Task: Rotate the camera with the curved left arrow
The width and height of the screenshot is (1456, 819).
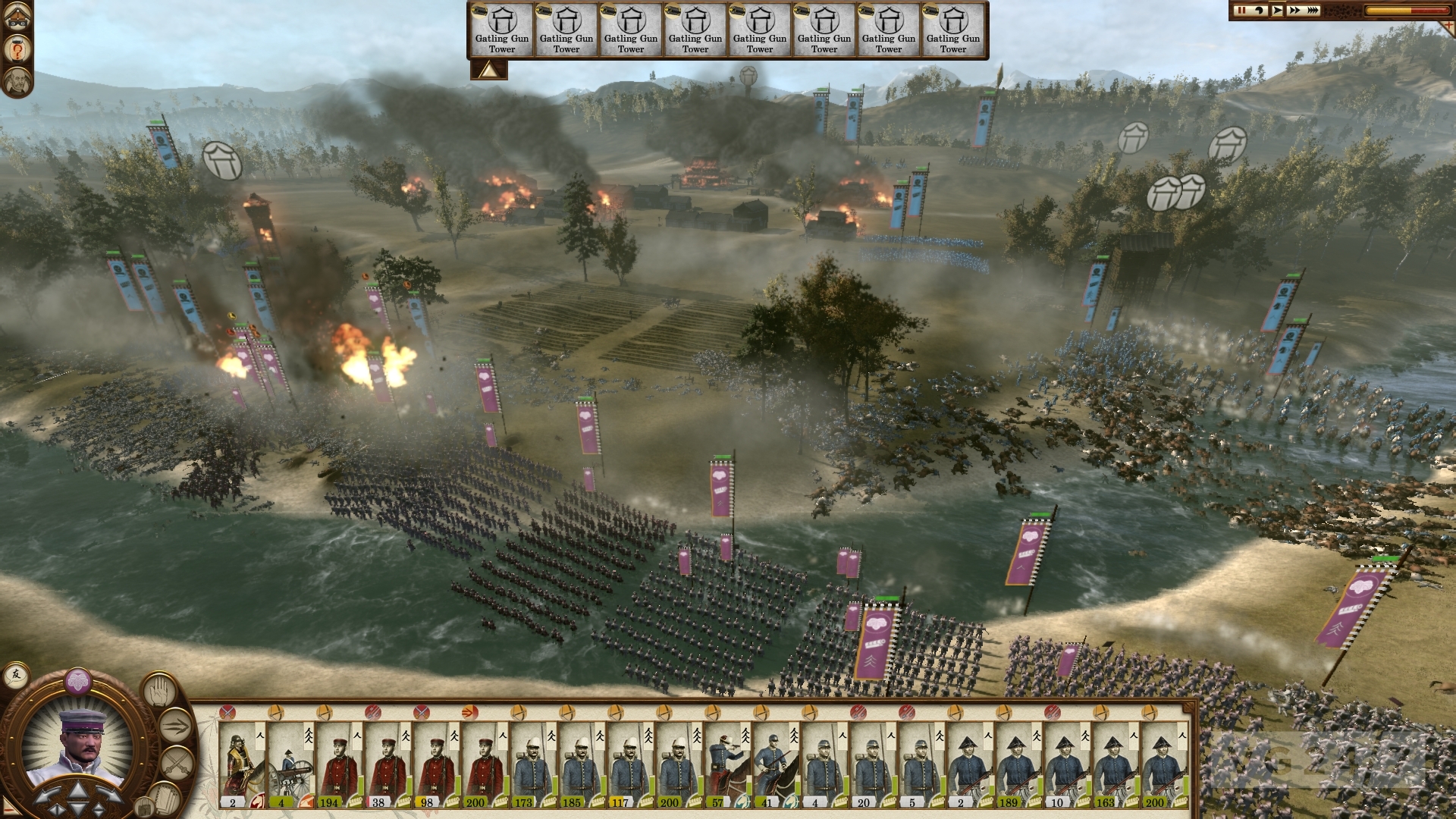Action: point(1260,10)
